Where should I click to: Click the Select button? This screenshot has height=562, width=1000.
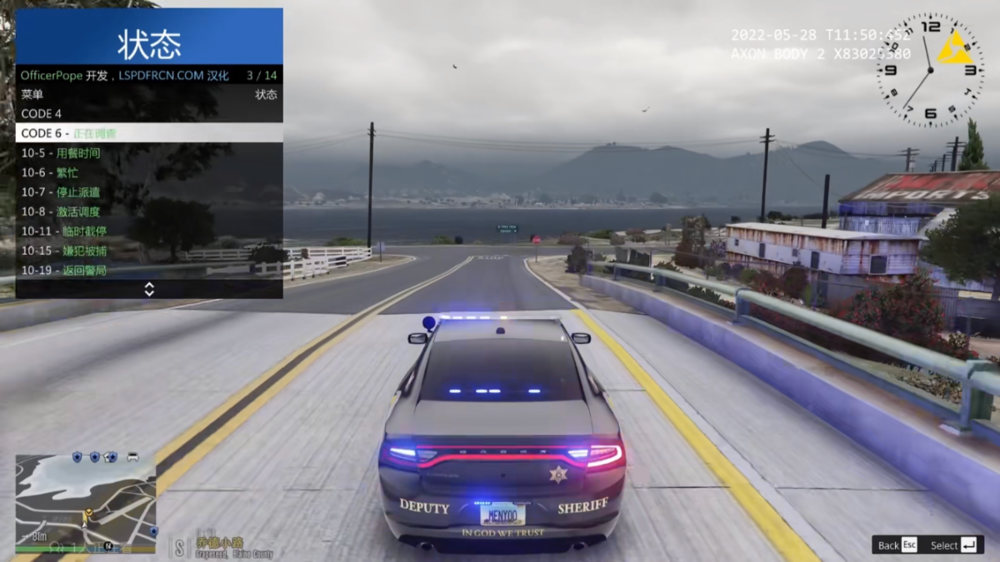pos(955,545)
